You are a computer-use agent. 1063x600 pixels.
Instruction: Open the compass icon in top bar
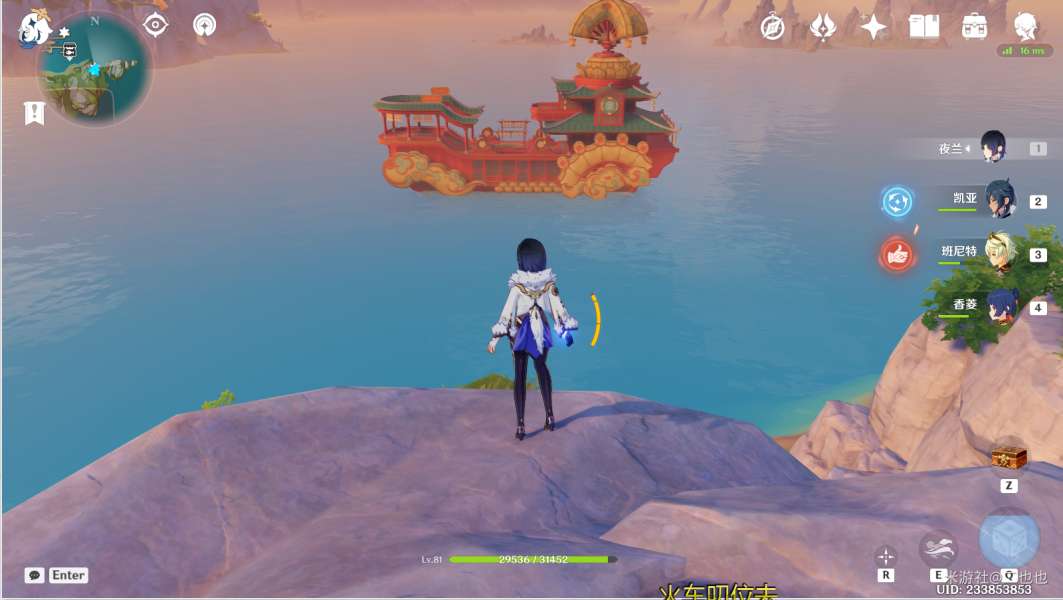click(x=772, y=27)
